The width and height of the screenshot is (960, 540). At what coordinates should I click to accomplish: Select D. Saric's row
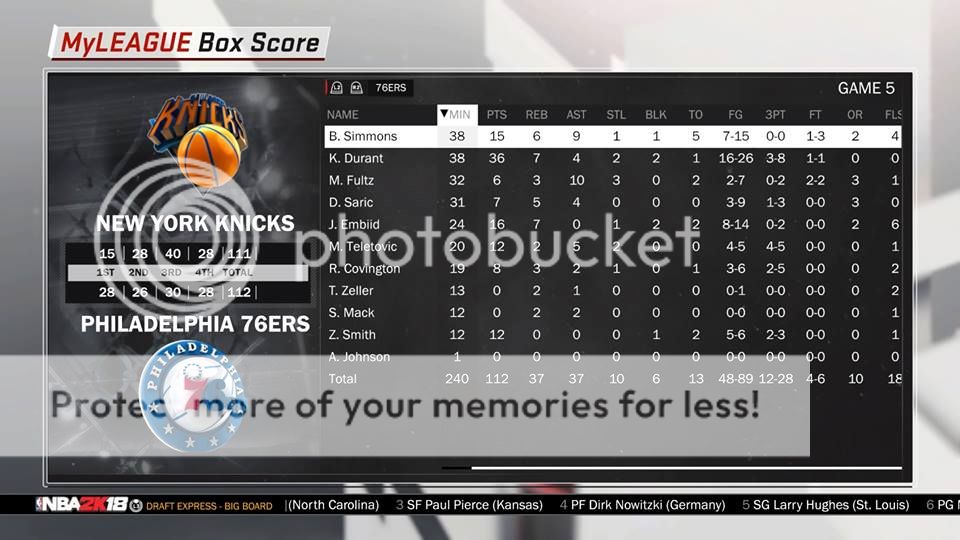point(350,202)
